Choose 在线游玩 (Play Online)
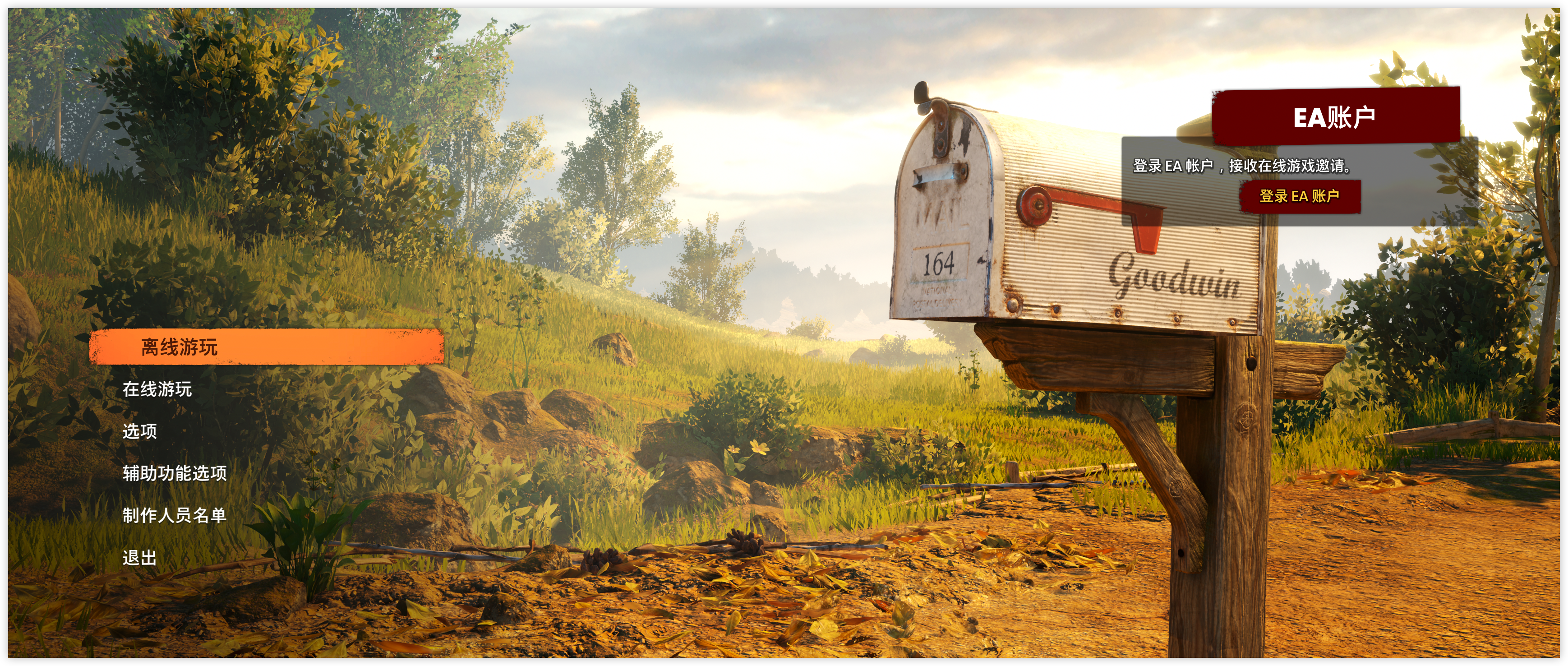 157,389
